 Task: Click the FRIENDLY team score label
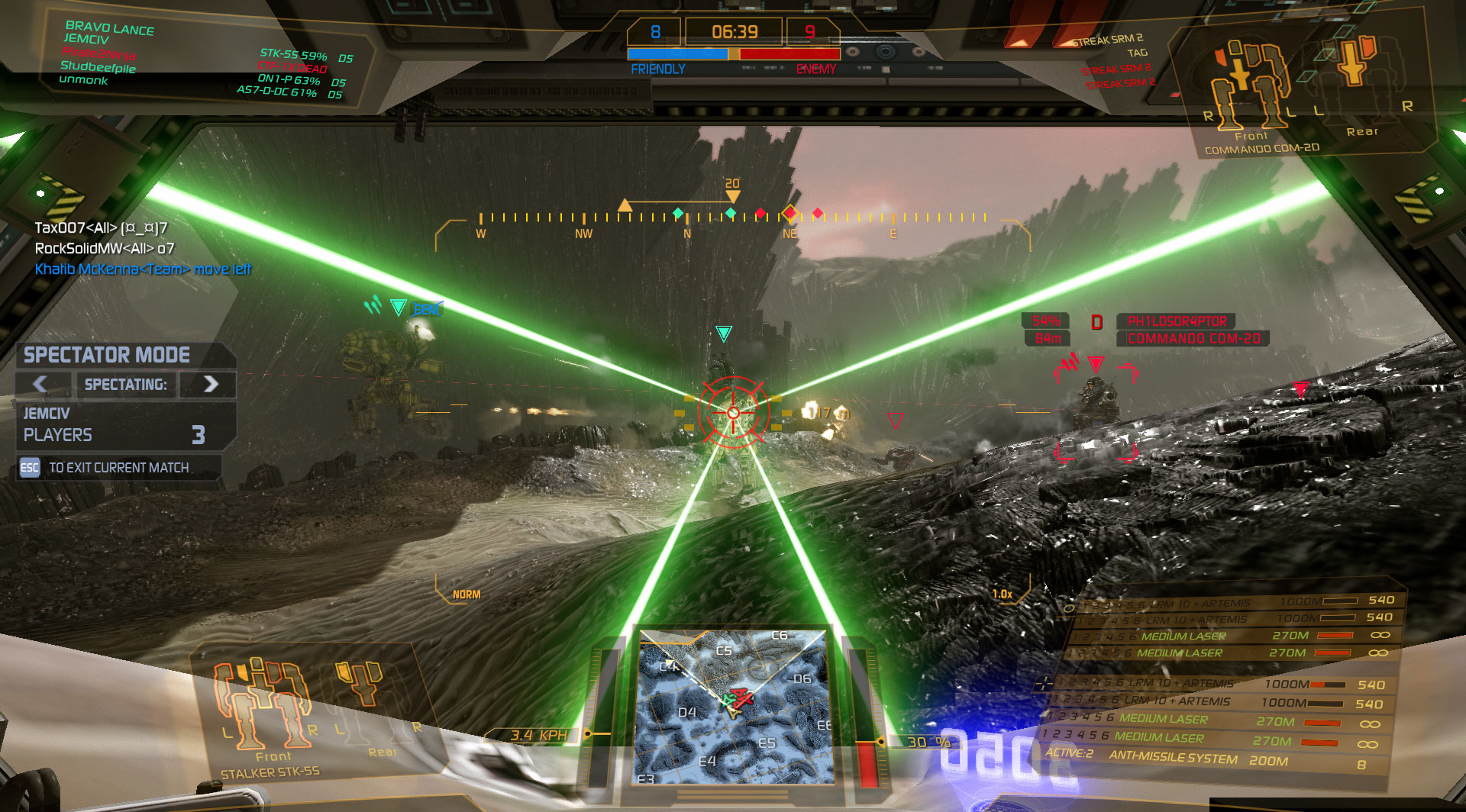657,69
